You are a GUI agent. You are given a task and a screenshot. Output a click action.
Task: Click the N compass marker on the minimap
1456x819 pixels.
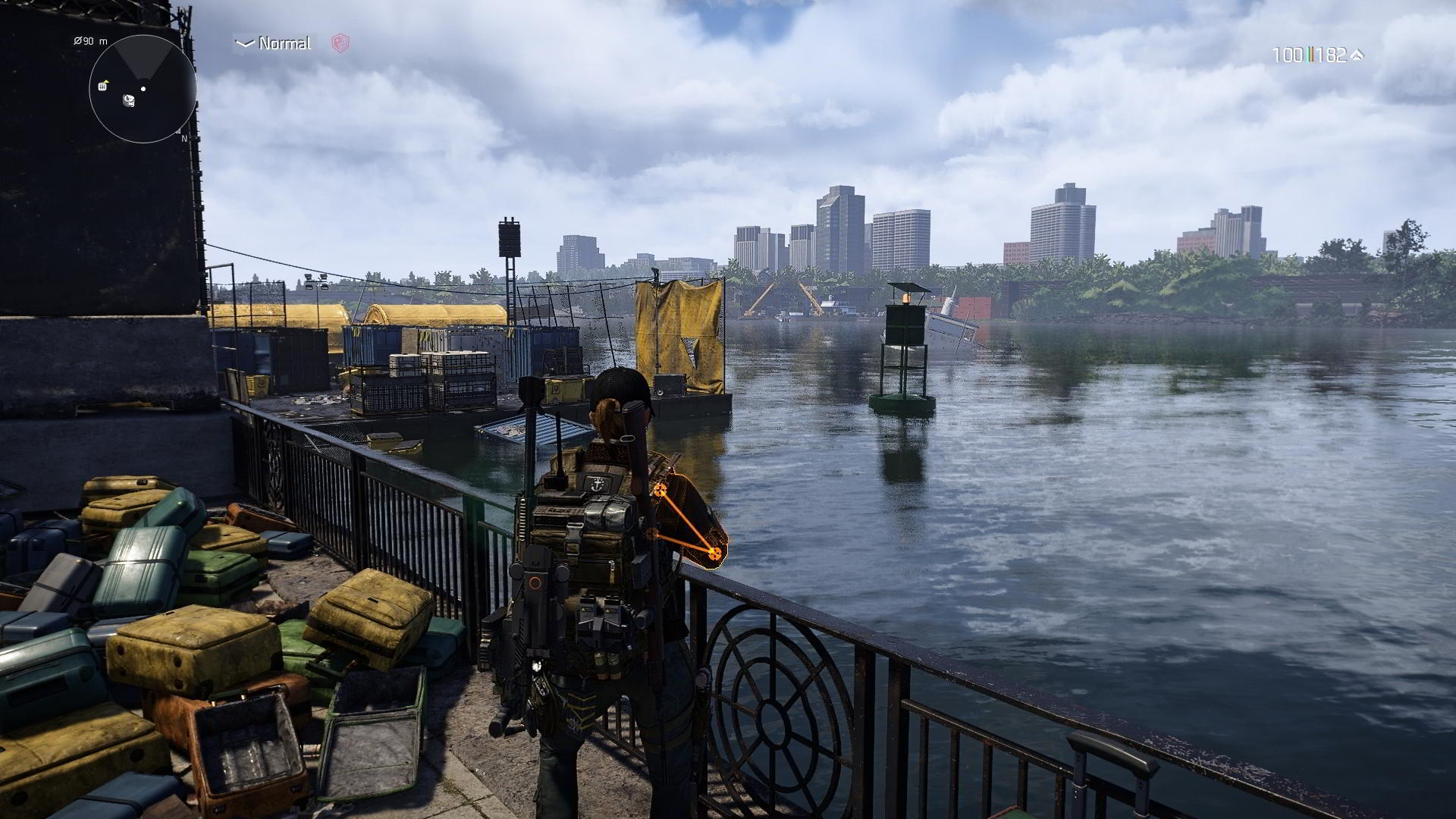(x=185, y=138)
